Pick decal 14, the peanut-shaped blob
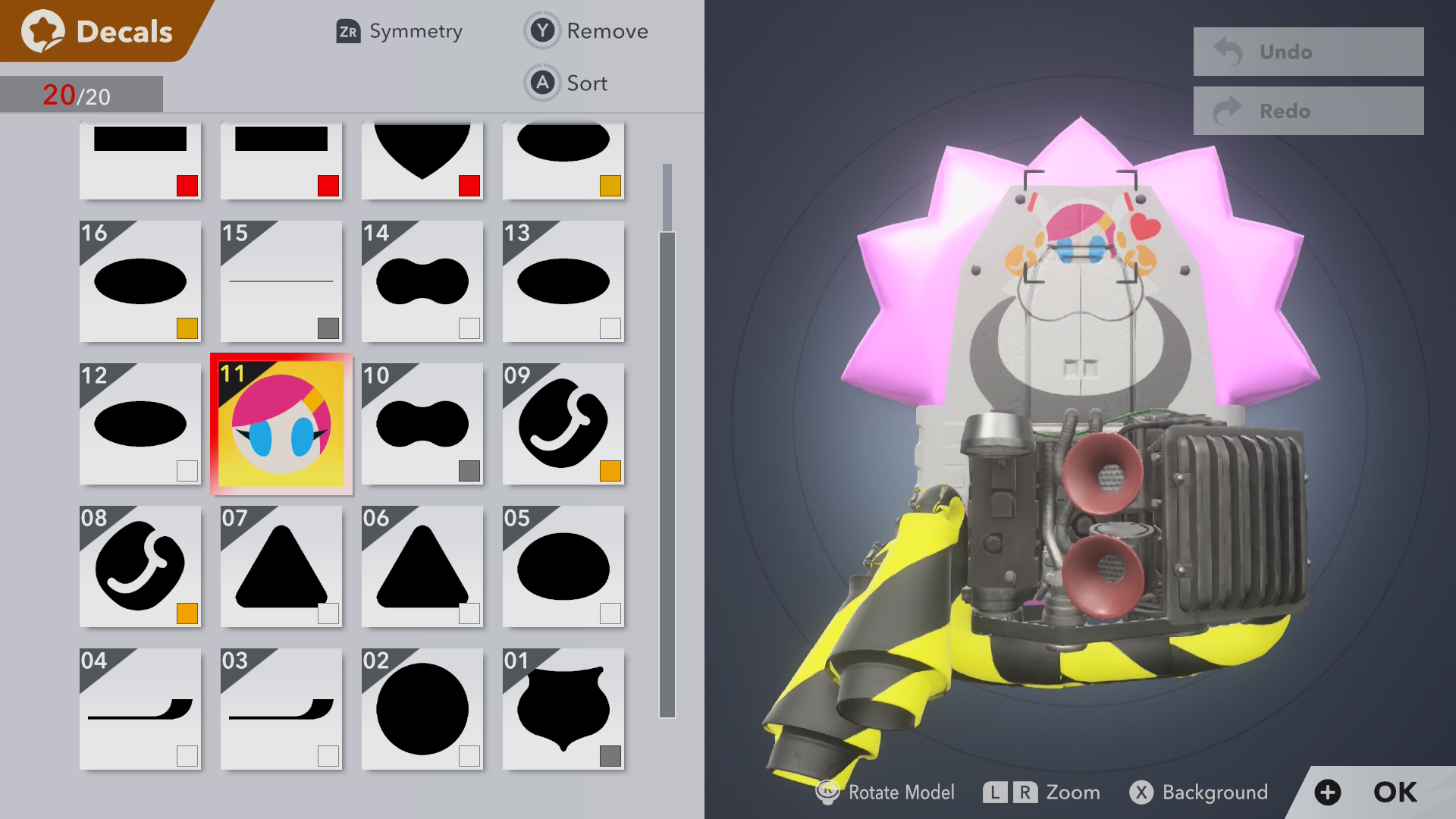The width and height of the screenshot is (1456, 819). pos(422,281)
